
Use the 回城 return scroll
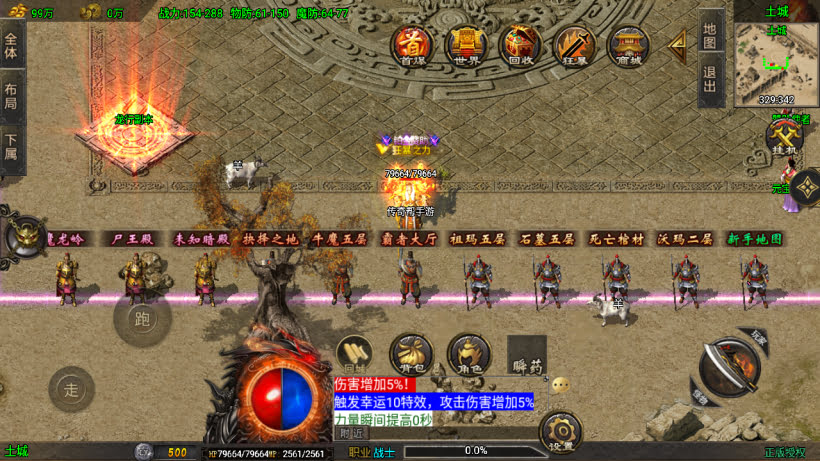(x=355, y=352)
